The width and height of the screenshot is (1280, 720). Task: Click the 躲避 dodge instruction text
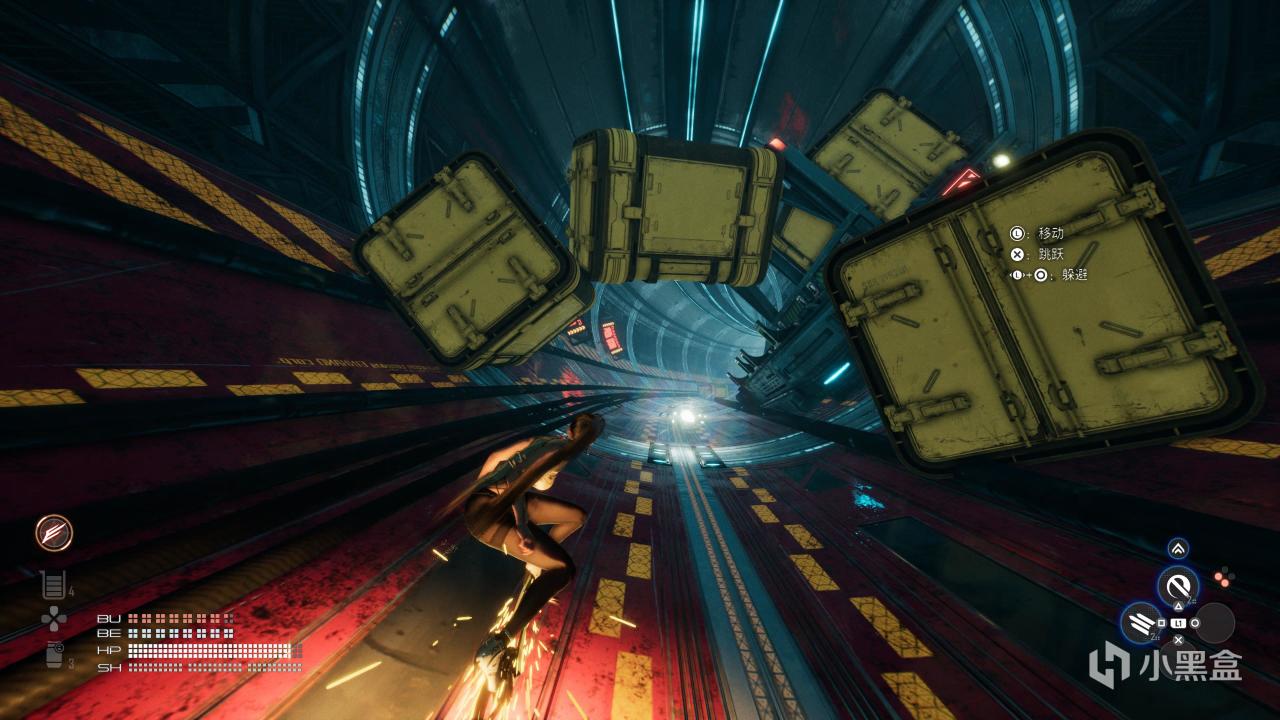pyautogui.click(x=1074, y=275)
